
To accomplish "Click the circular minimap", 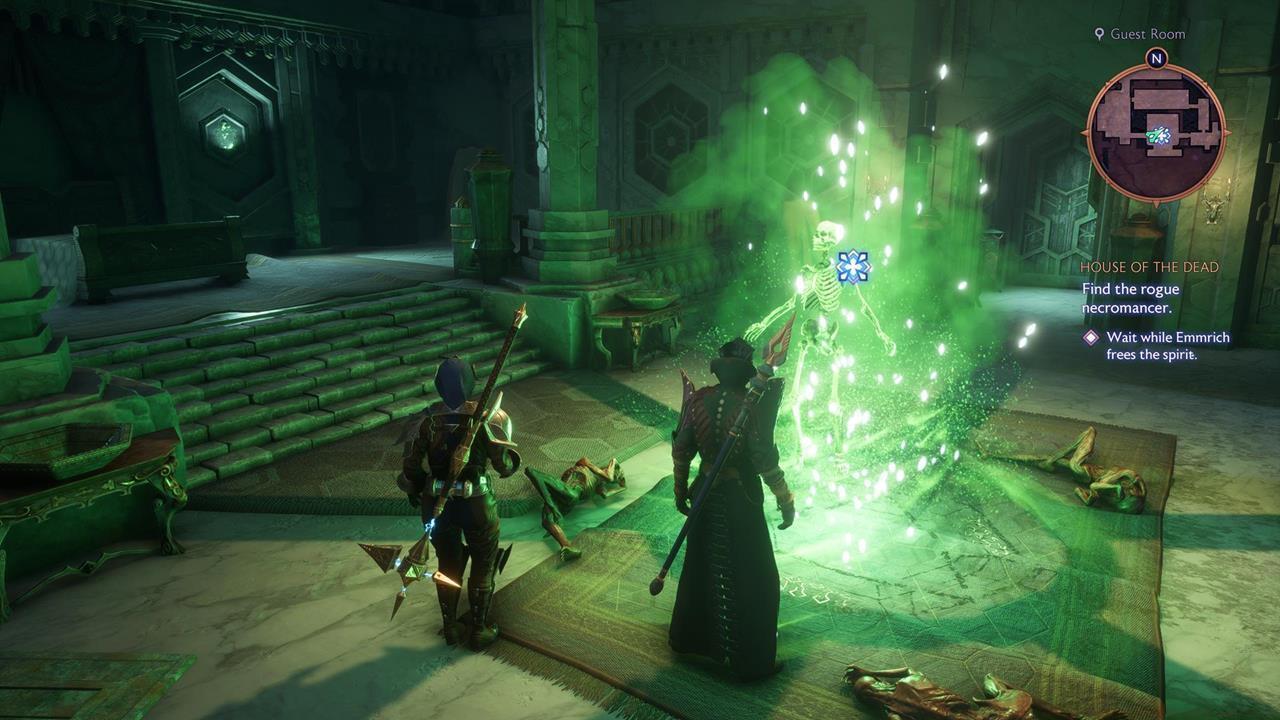I will click(x=1156, y=133).
